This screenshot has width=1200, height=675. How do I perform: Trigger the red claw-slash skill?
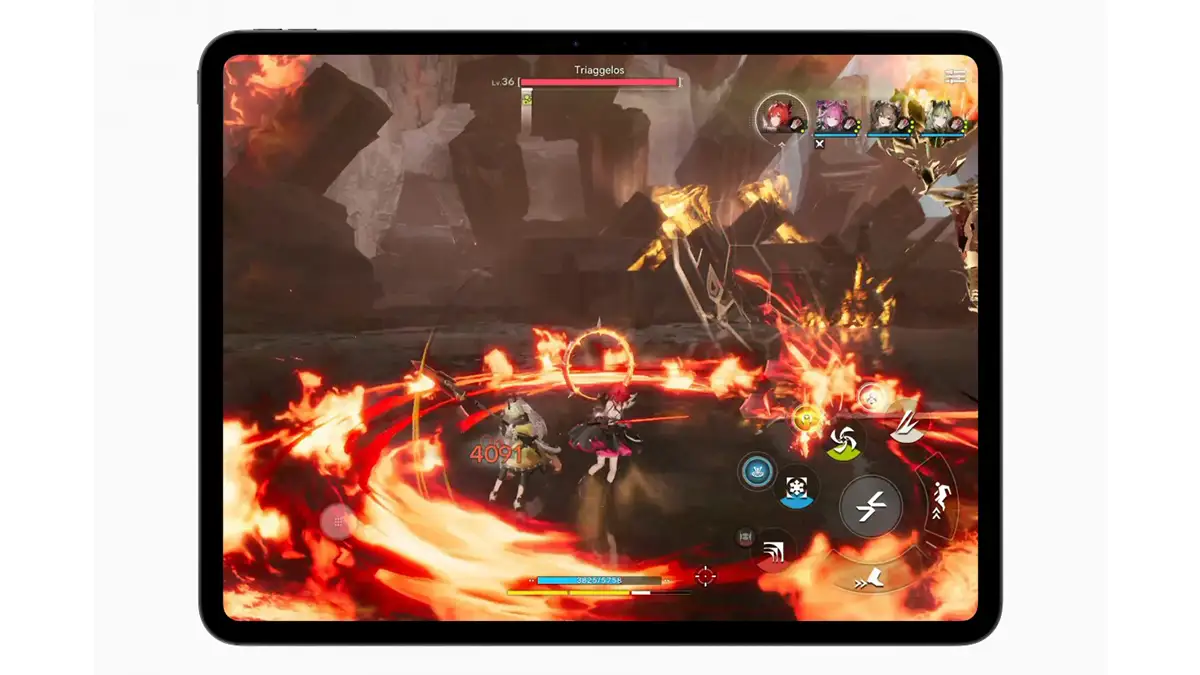pyautogui.click(x=772, y=549)
